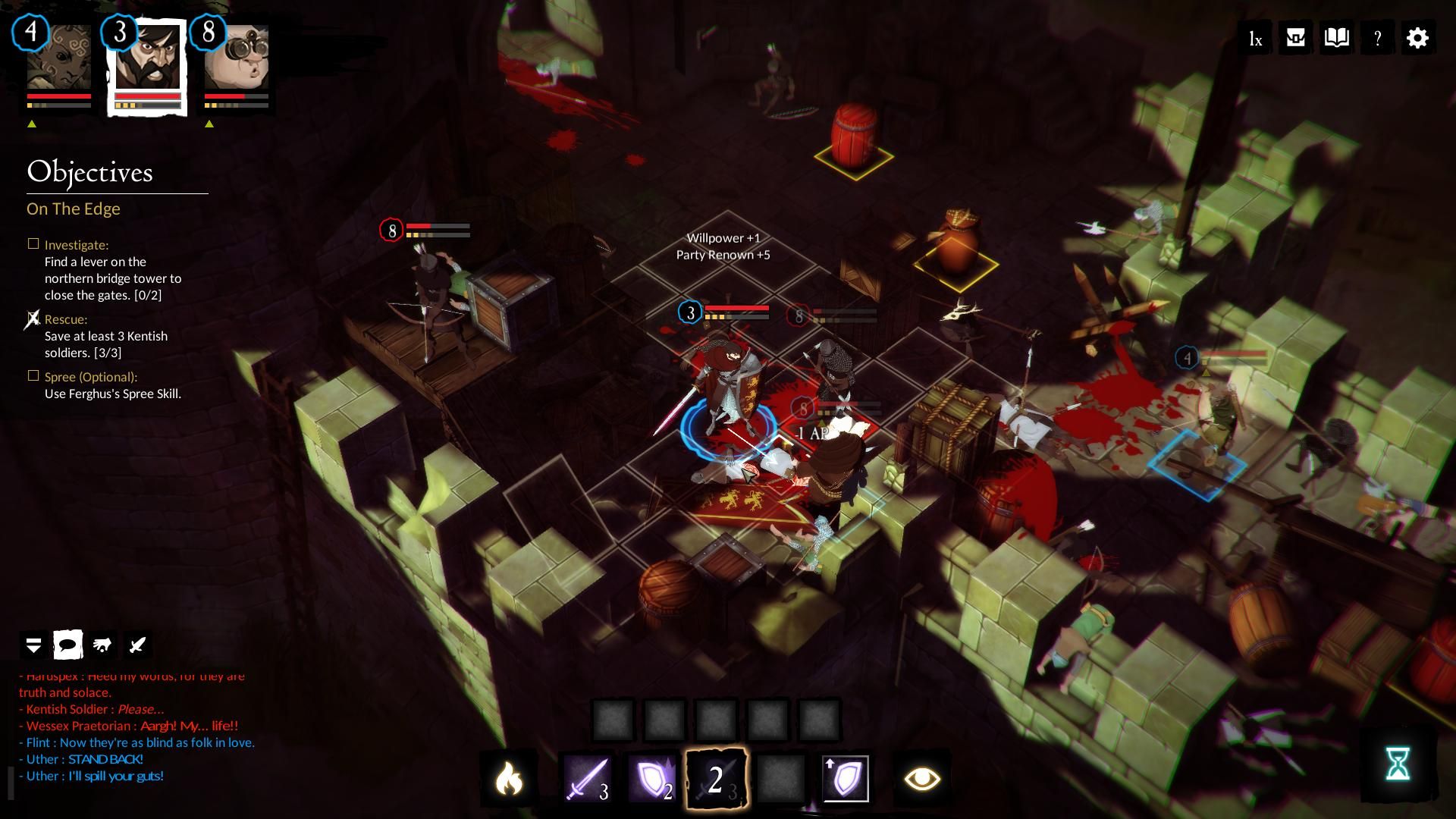Screen dimensions: 1456x819
Task: Switch to the loot log tab
Action: (102, 645)
